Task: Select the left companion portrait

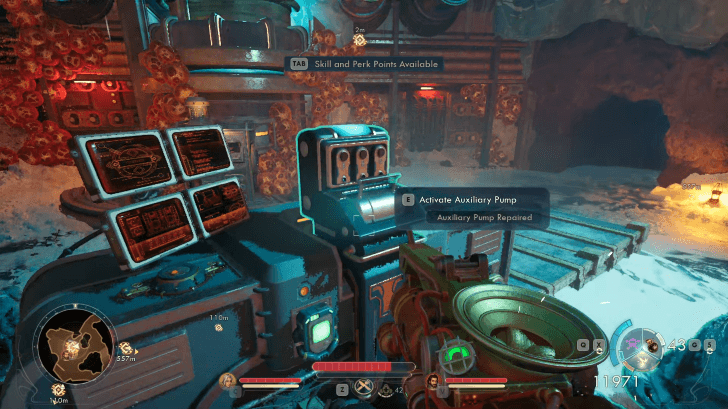Action: click(x=228, y=380)
